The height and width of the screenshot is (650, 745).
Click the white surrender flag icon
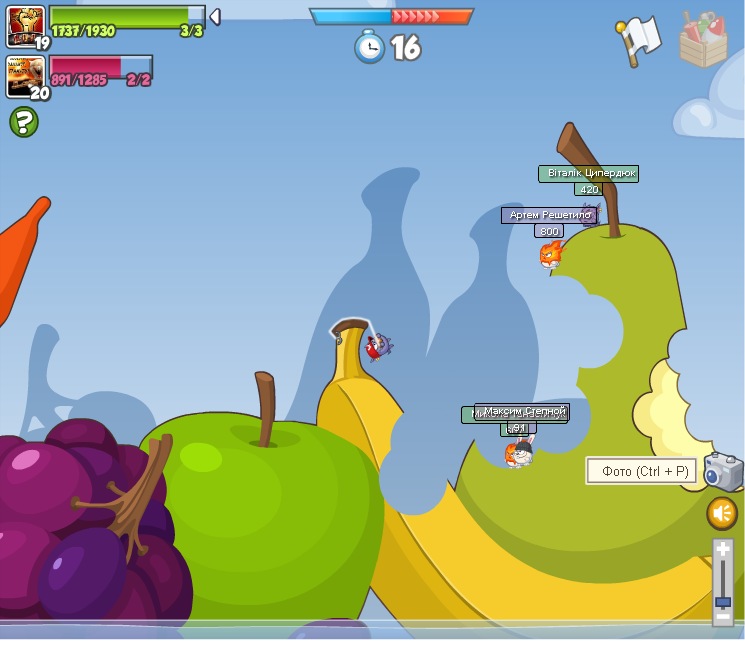638,40
